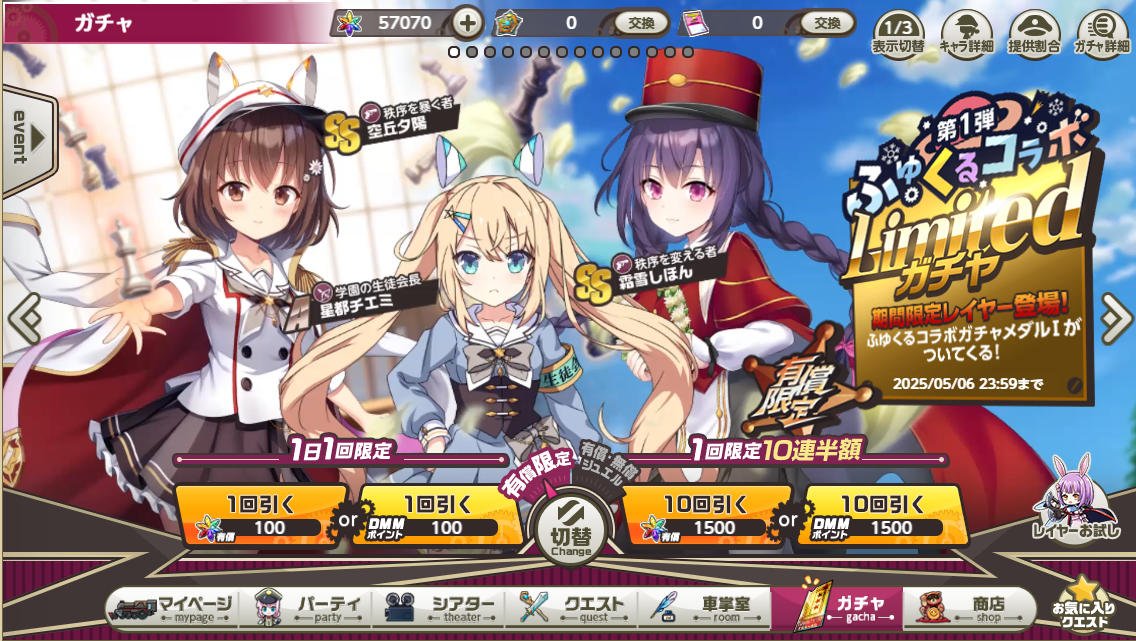Viewport: 1136px width, 641px height.
Task: Go to the クエスト quest tab
Action: pyautogui.click(x=574, y=608)
